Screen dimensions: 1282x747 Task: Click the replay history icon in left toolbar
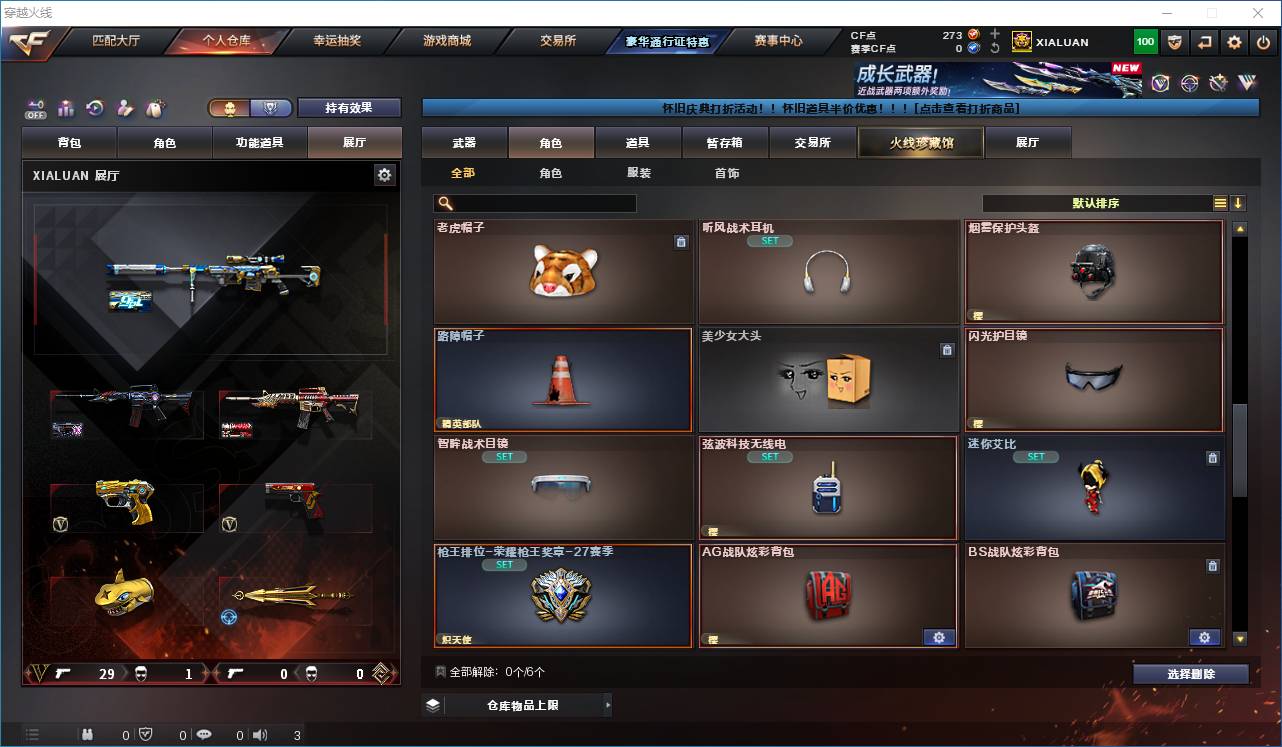point(95,108)
